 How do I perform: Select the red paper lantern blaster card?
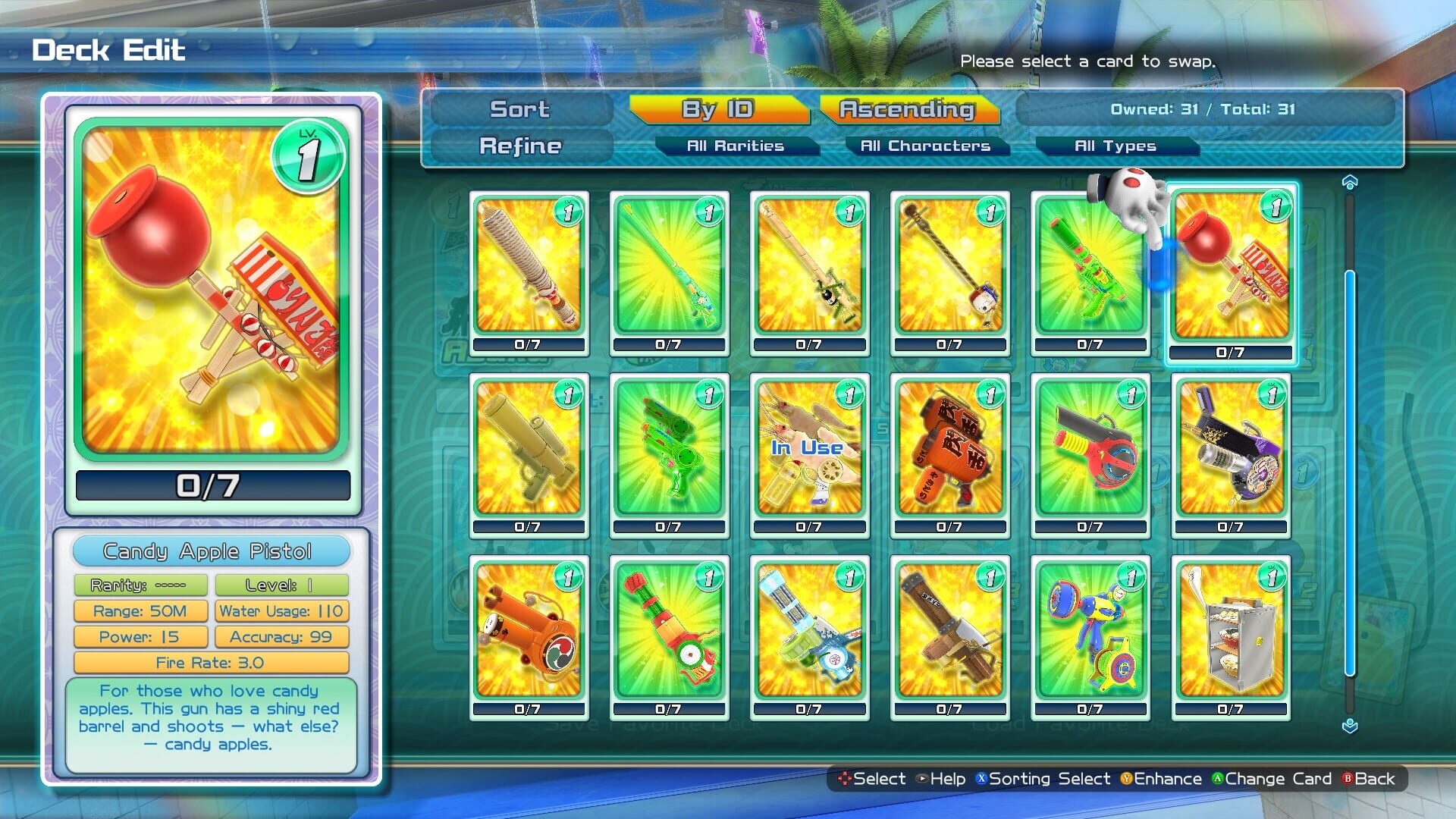point(949,451)
